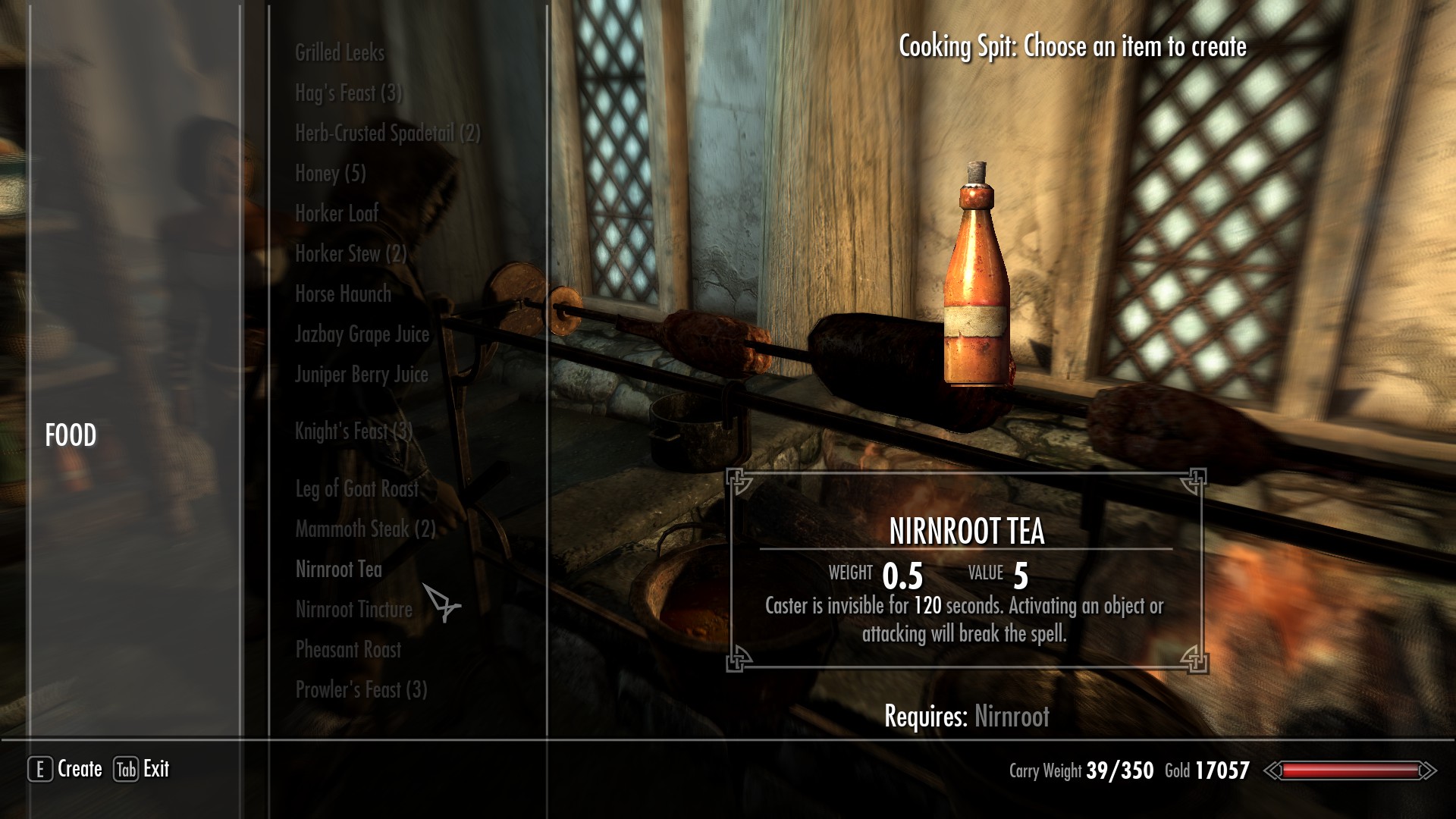Choose Nirnroot Tincture recipe

coord(353,610)
